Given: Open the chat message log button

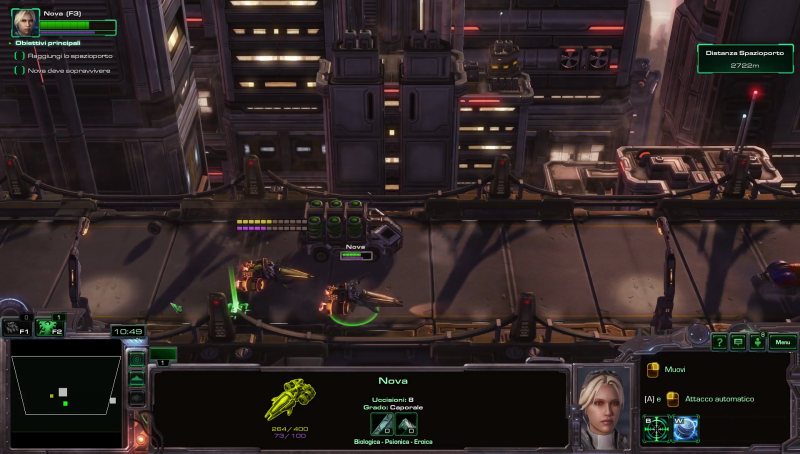Looking at the screenshot, I should coord(738,342).
